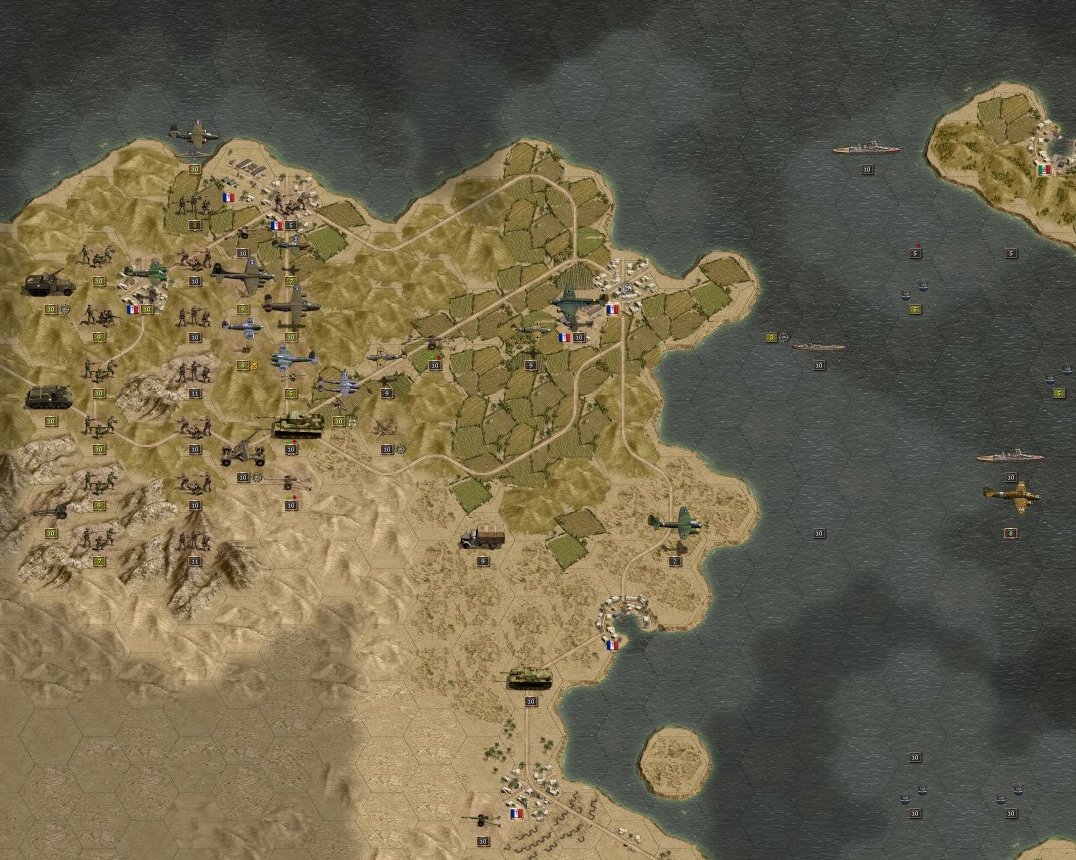Select the camouflaged Tiger tank unit

[297, 424]
